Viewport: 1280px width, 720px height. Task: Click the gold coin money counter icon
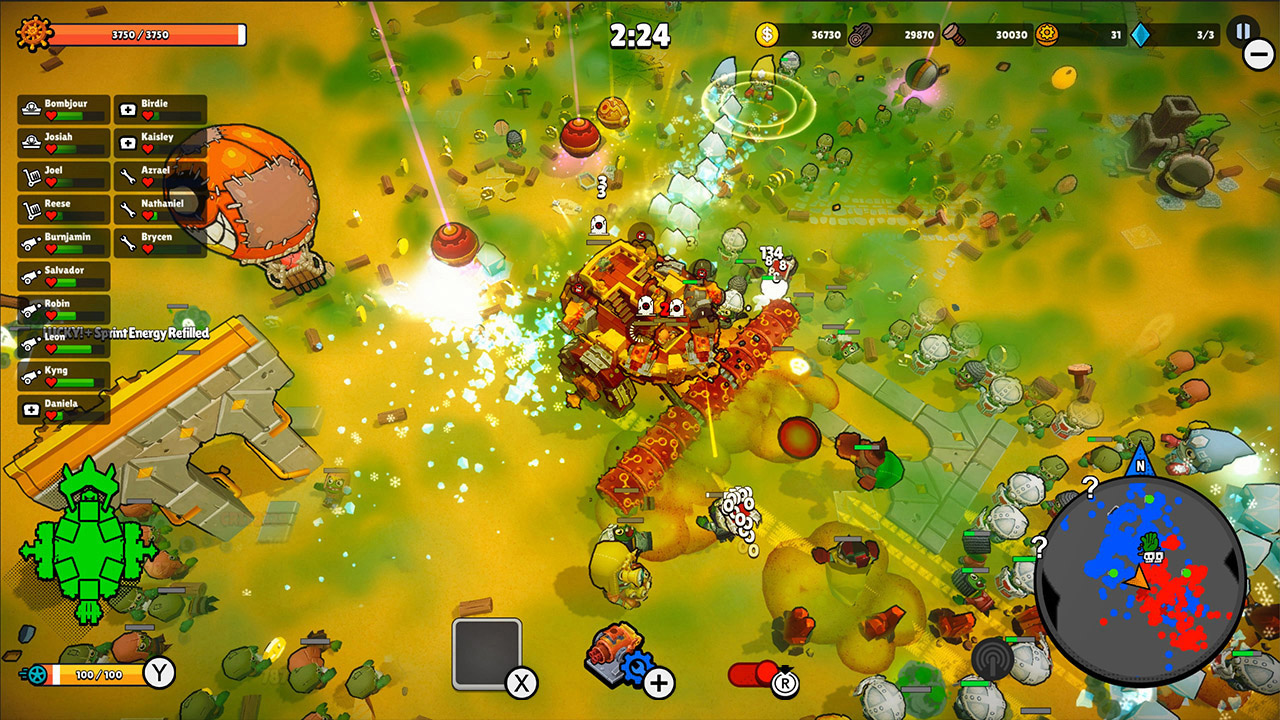tap(767, 34)
